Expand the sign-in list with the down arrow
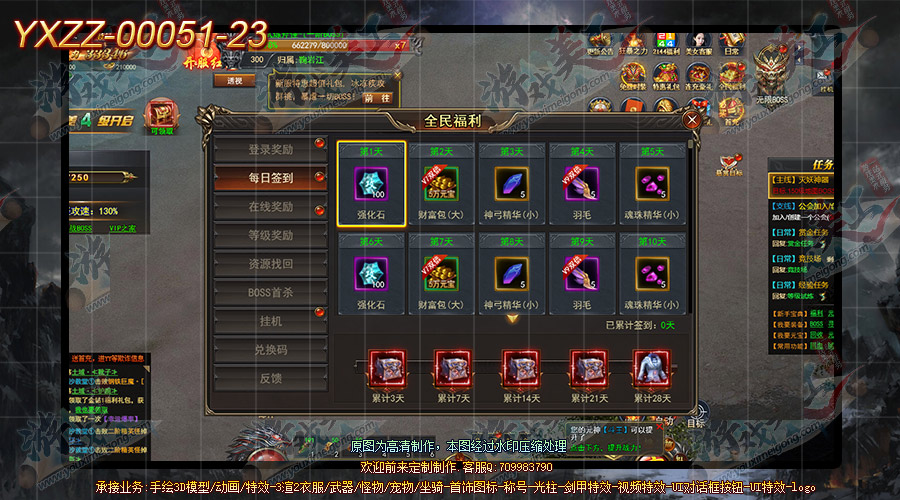Screen dimensions: 900x500 (x=512, y=319)
